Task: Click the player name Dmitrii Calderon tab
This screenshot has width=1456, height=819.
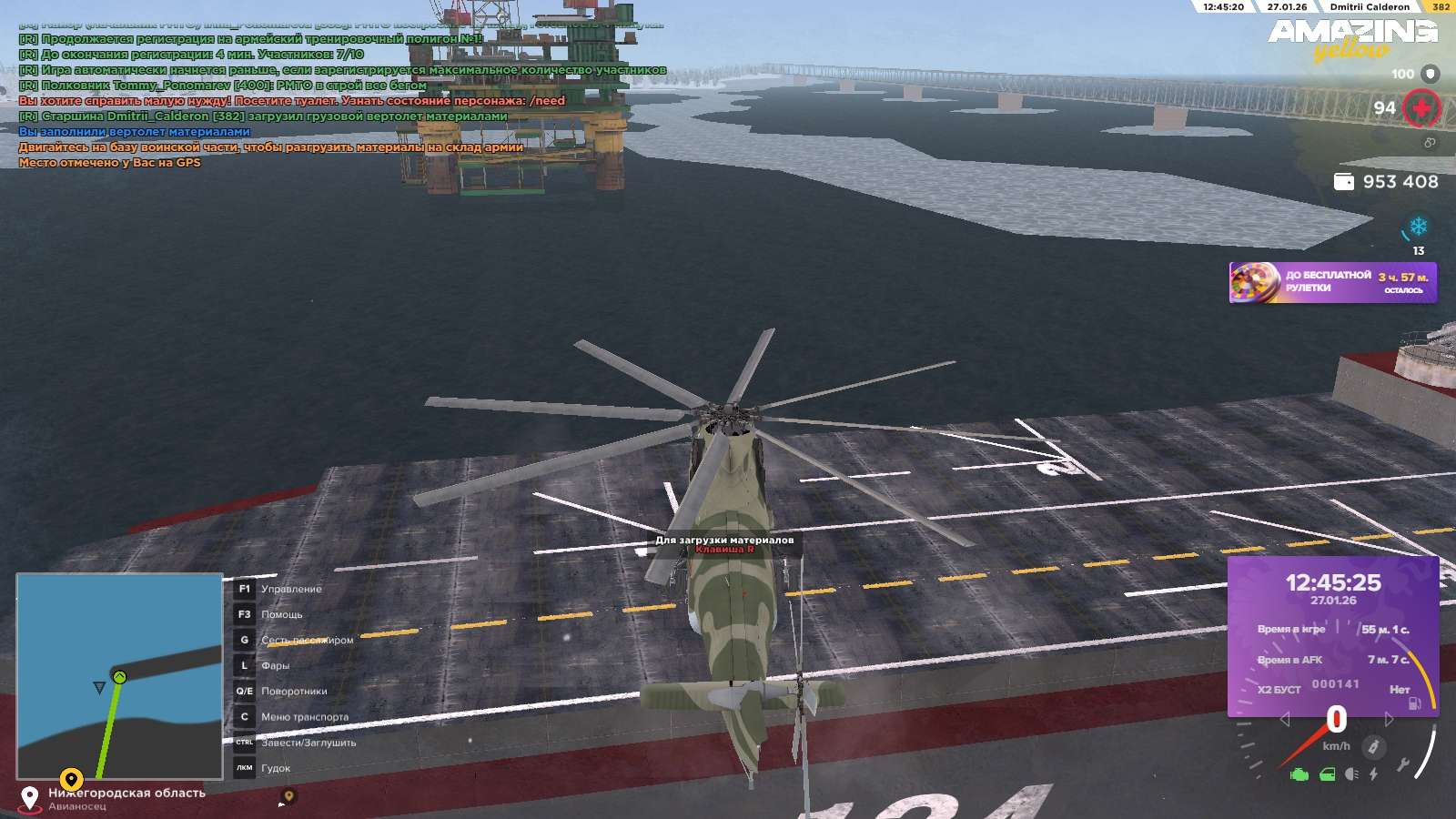Action: [1370, 6]
